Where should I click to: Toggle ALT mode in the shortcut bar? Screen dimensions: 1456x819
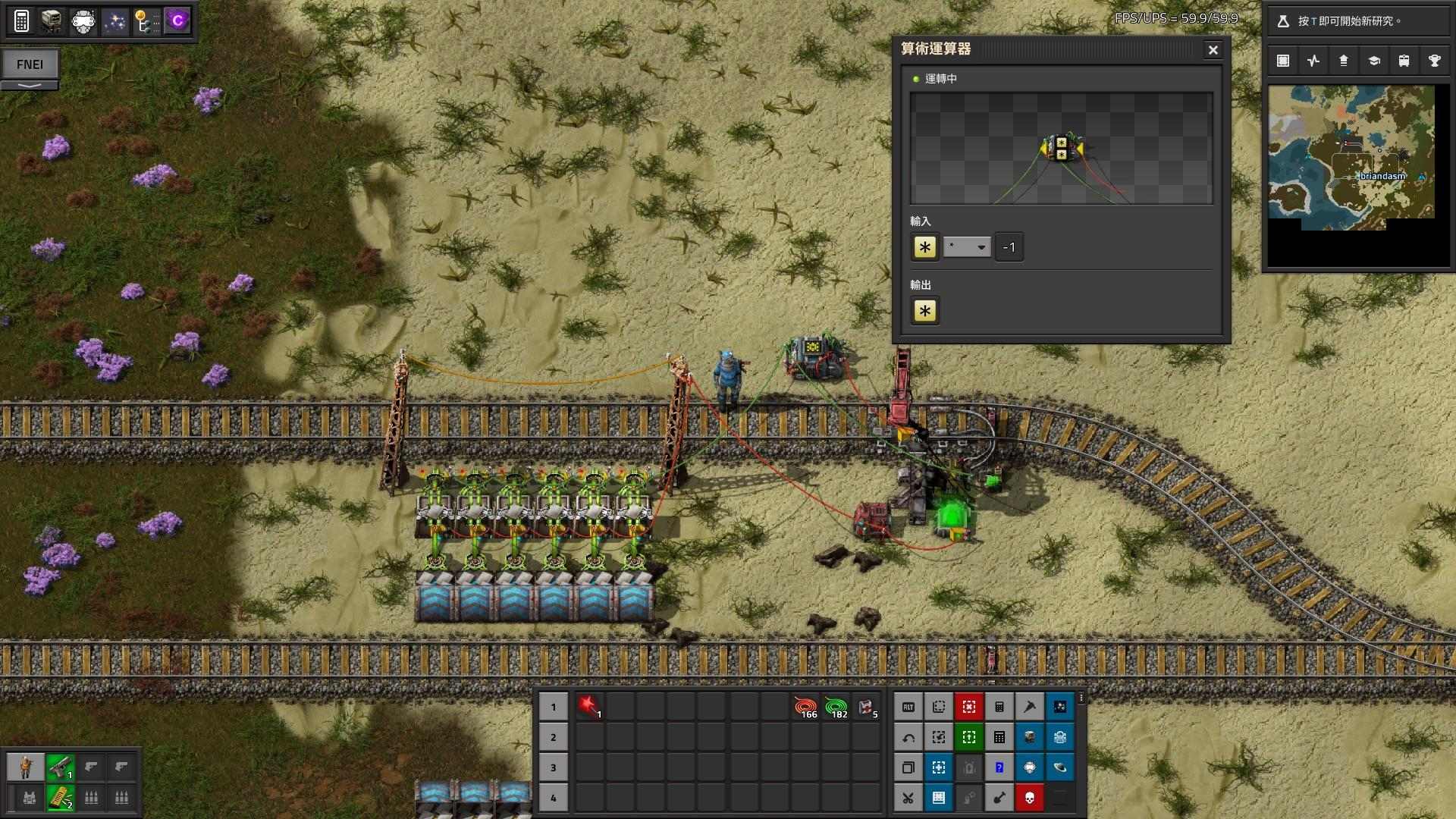point(908,706)
